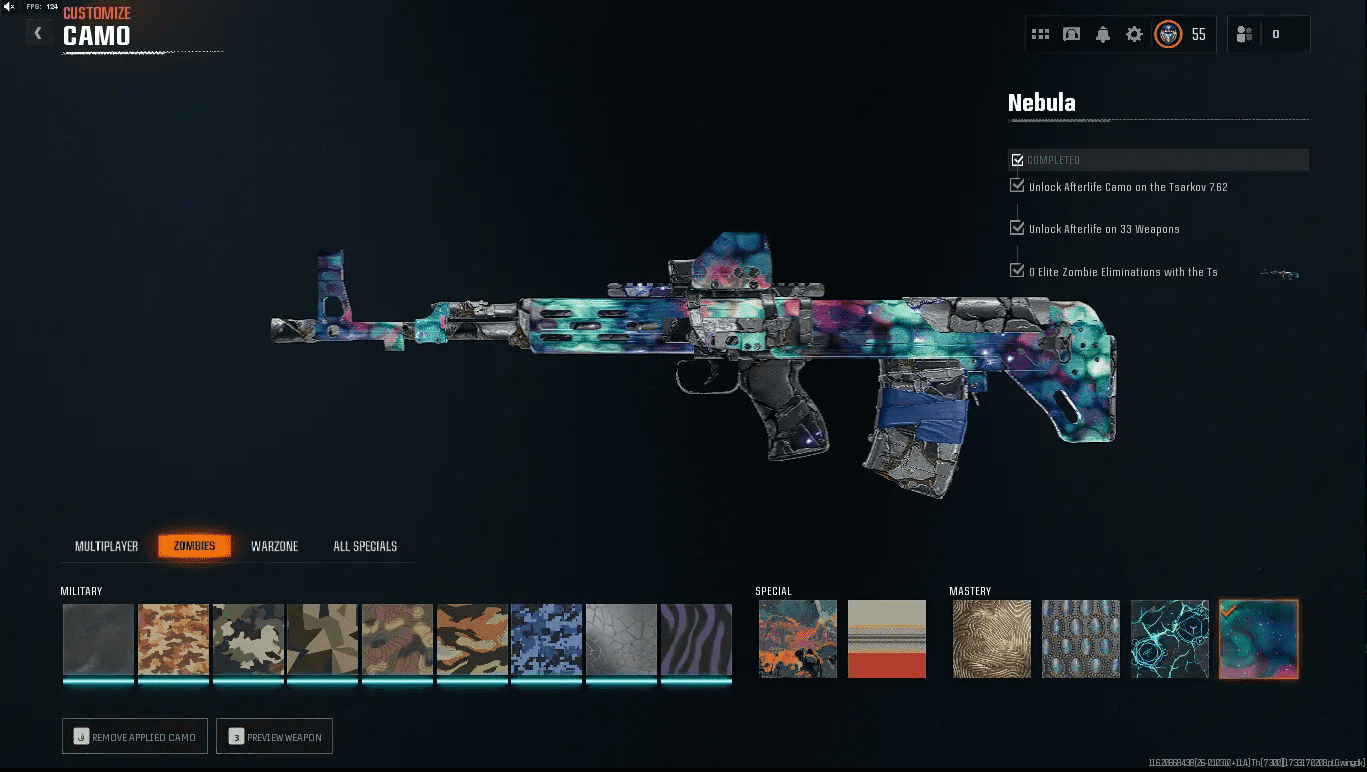The width and height of the screenshot is (1367, 772).
Task: Show the All Specials tab
Action: click(x=365, y=546)
